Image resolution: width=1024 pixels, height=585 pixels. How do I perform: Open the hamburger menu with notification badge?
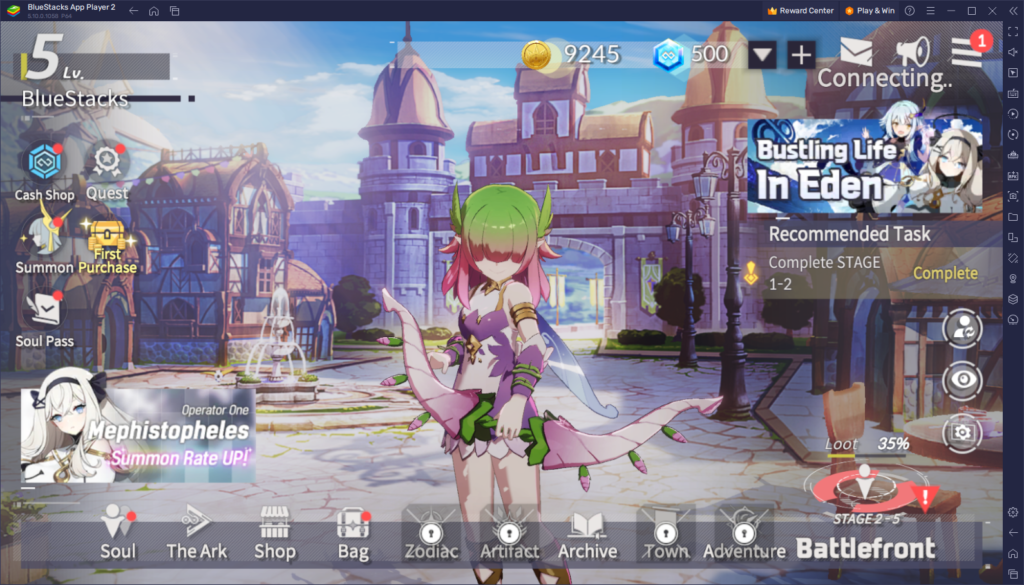tap(966, 50)
